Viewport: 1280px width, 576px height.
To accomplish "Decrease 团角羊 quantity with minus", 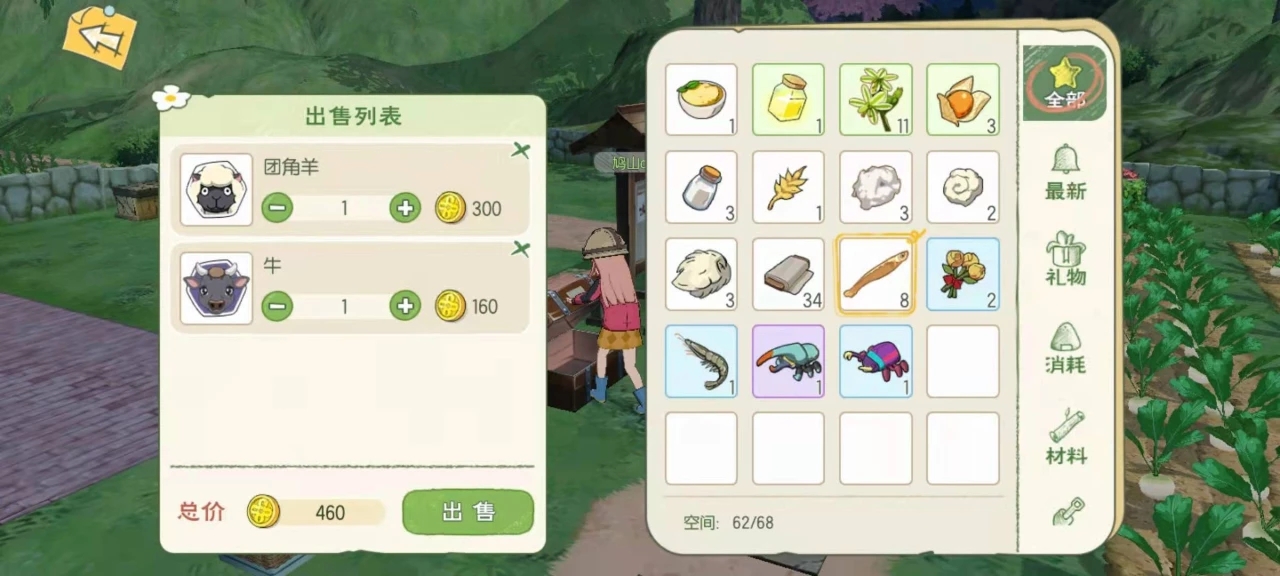I will coord(277,208).
